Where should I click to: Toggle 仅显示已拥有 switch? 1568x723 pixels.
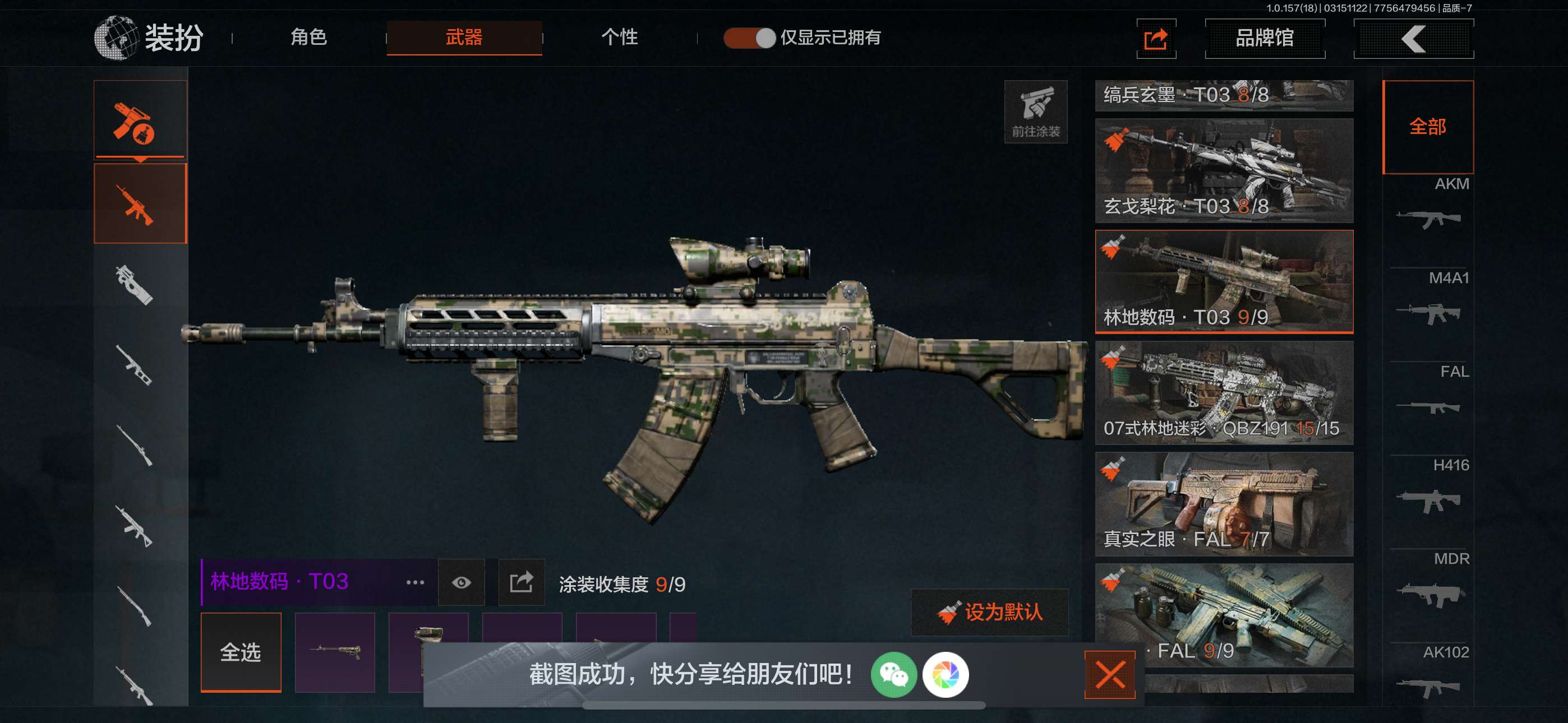tap(749, 38)
